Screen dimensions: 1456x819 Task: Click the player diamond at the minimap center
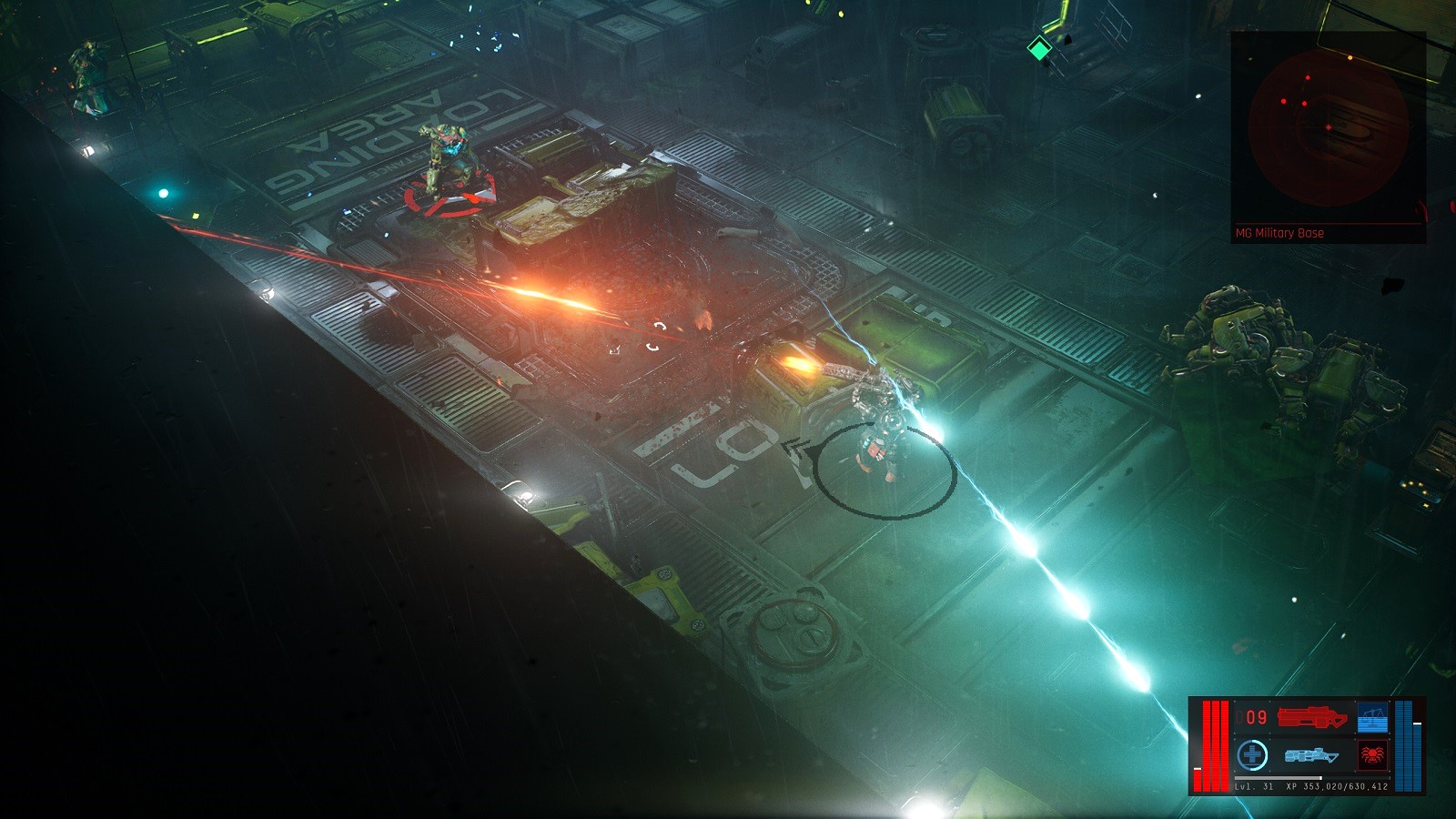point(1329,126)
